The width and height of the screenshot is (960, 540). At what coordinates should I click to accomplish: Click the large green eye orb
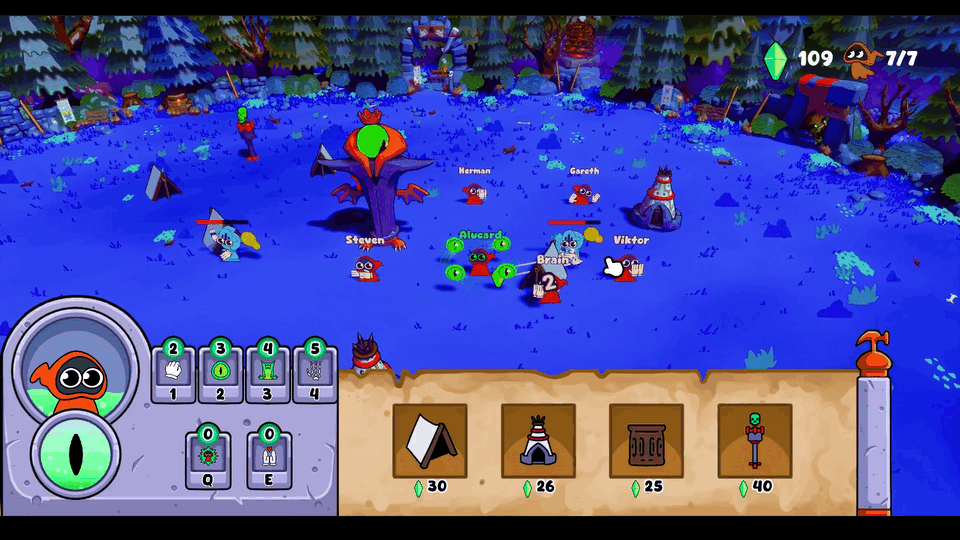(x=76, y=454)
